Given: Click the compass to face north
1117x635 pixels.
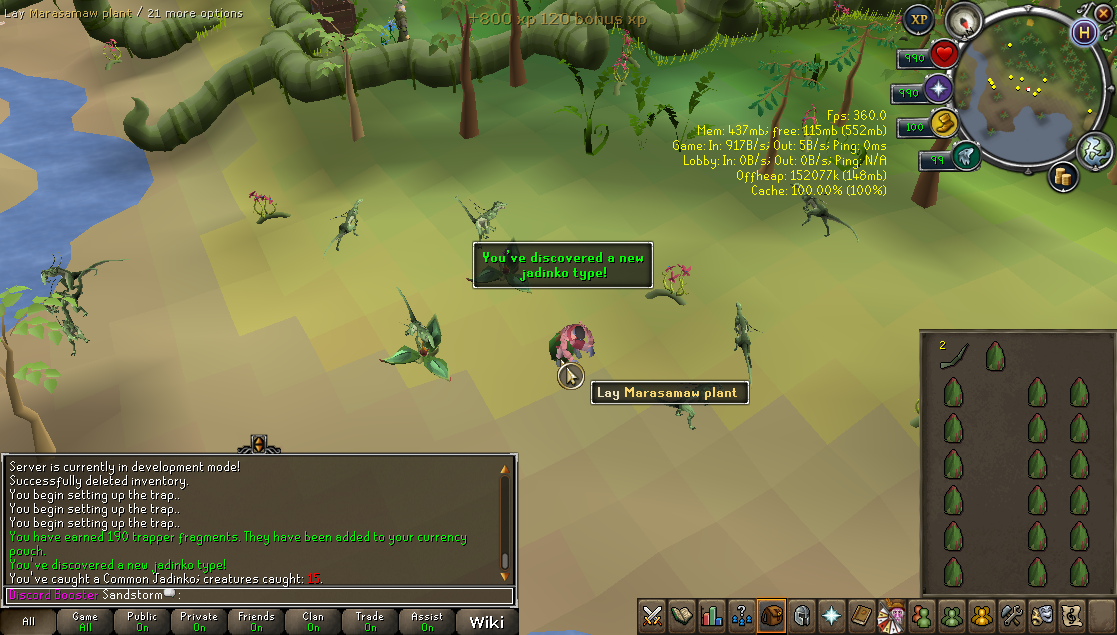Looking at the screenshot, I should click(x=965, y=19).
